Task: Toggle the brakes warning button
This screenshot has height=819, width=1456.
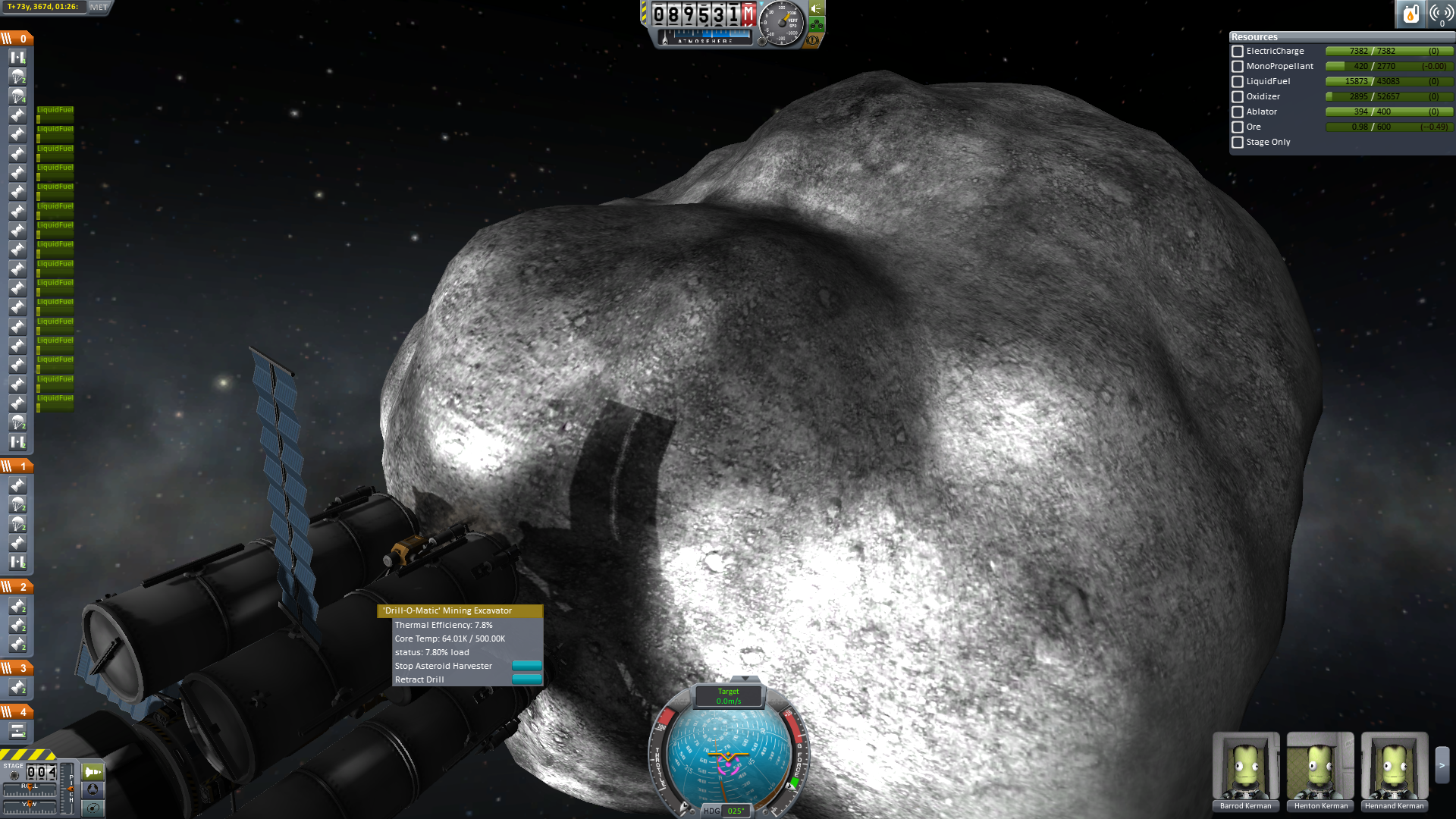Action: [x=813, y=39]
